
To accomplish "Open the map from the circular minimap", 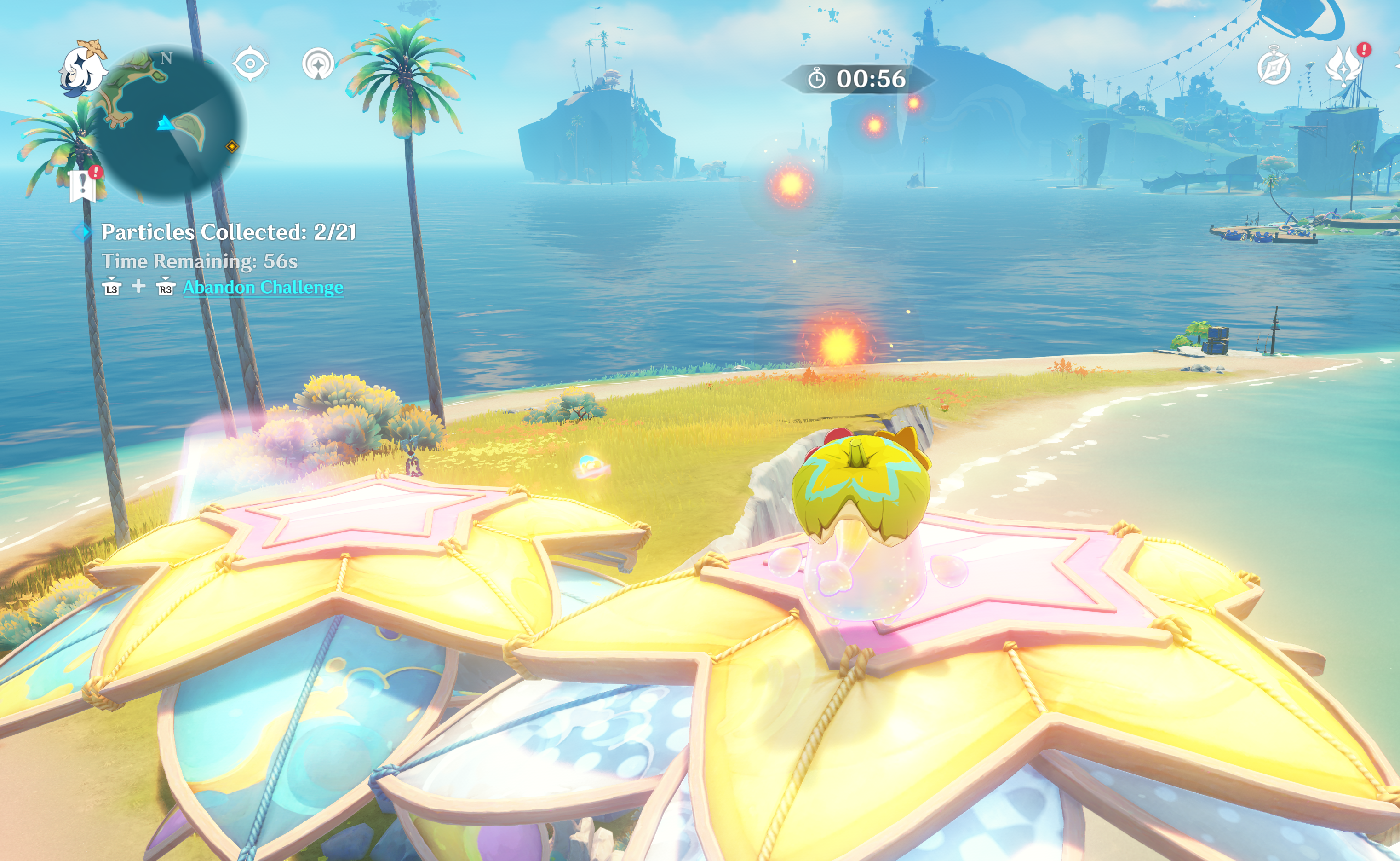I will click(168, 124).
